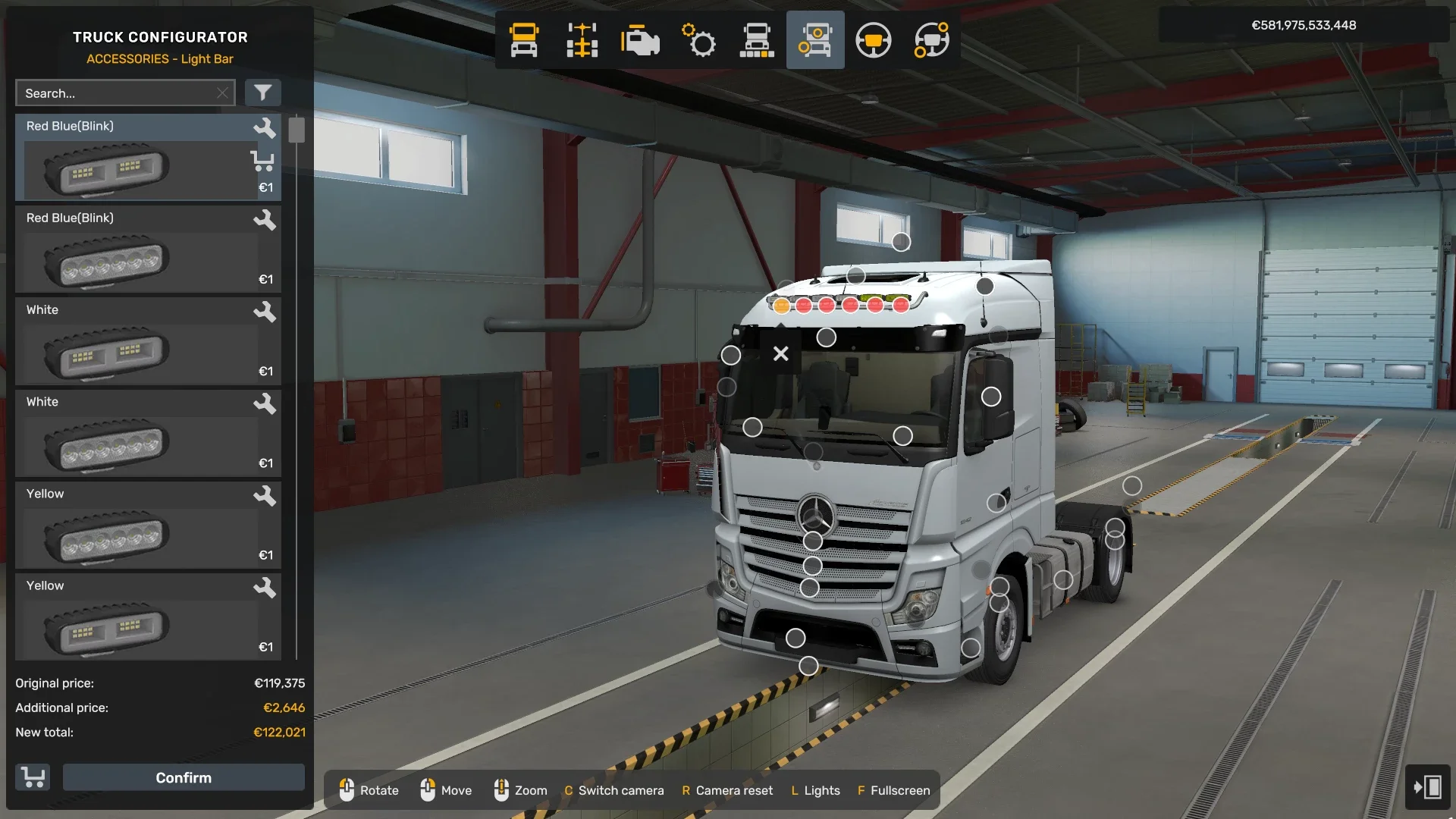Confirm the accessory purchase
Viewport: 1456px width, 819px height.
point(183,777)
